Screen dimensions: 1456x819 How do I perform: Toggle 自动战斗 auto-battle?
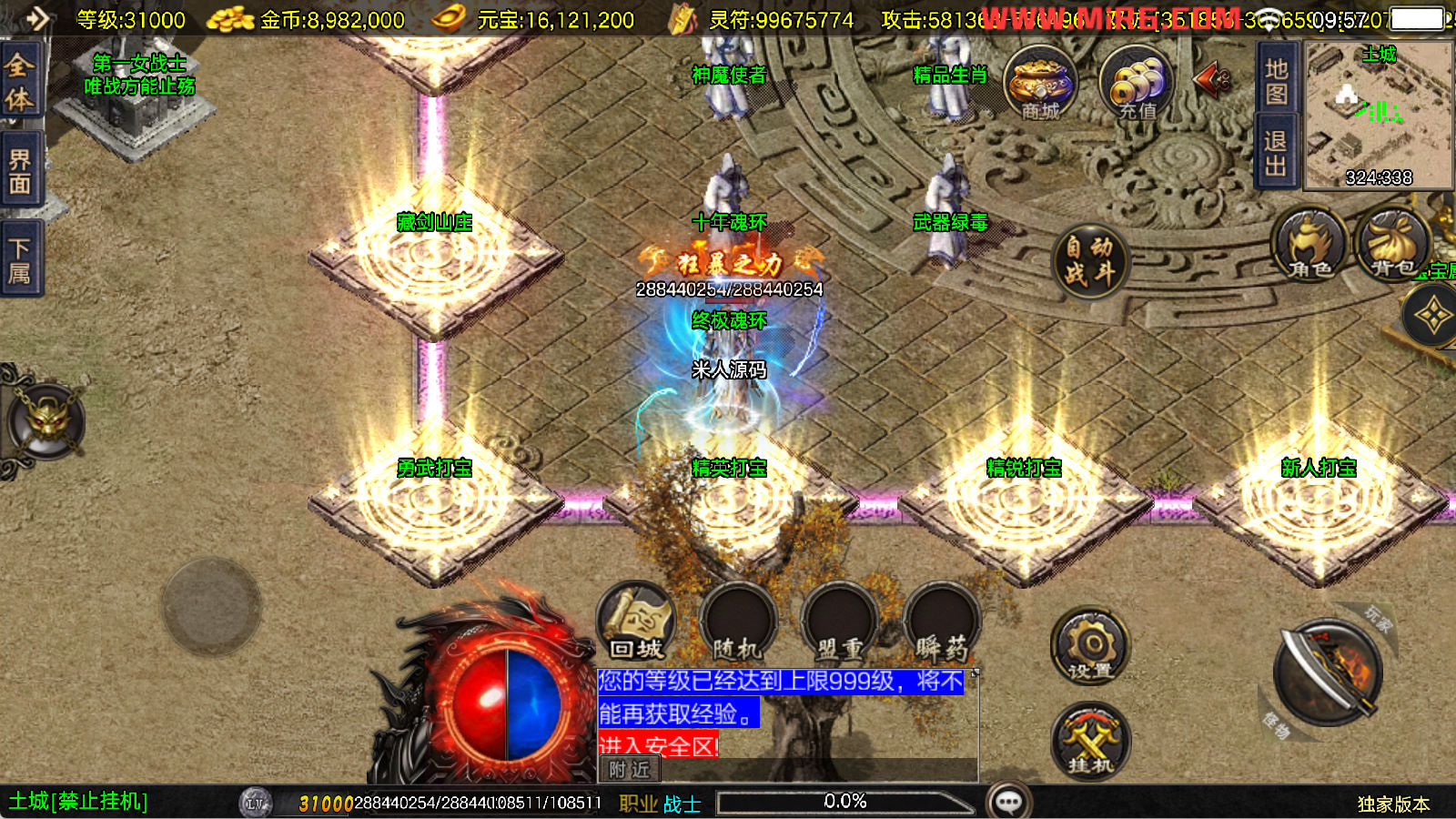(x=1089, y=260)
